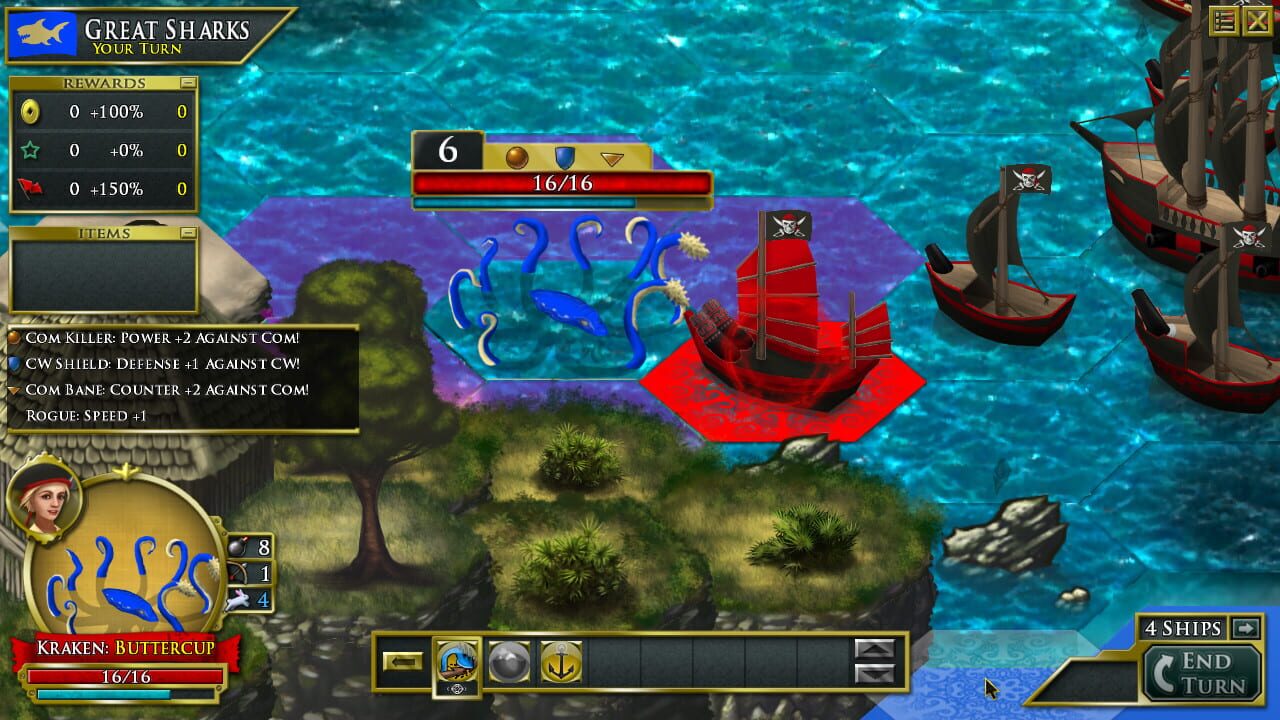Viewport: 1280px width, 720px height.
Task: Click the blue shield icon above the enemy health bar
Action: [564, 157]
